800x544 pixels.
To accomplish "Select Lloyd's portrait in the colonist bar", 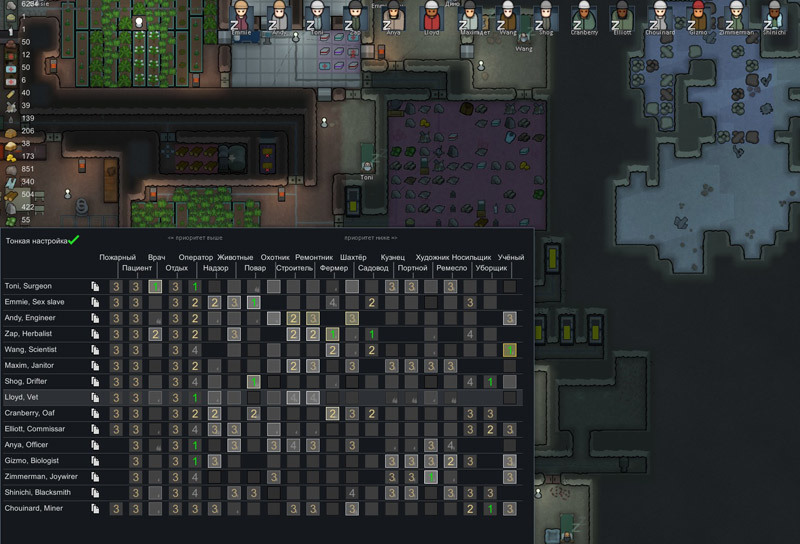I will (431, 18).
